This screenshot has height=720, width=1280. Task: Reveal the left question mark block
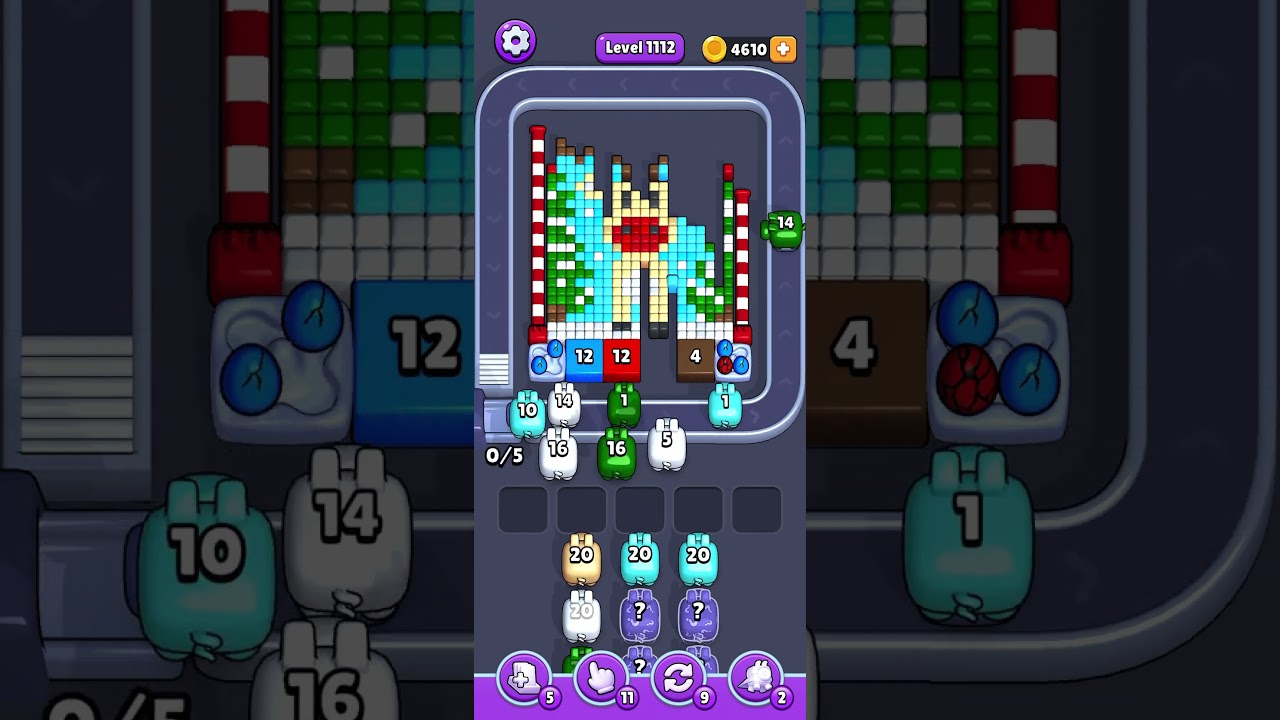(639, 615)
